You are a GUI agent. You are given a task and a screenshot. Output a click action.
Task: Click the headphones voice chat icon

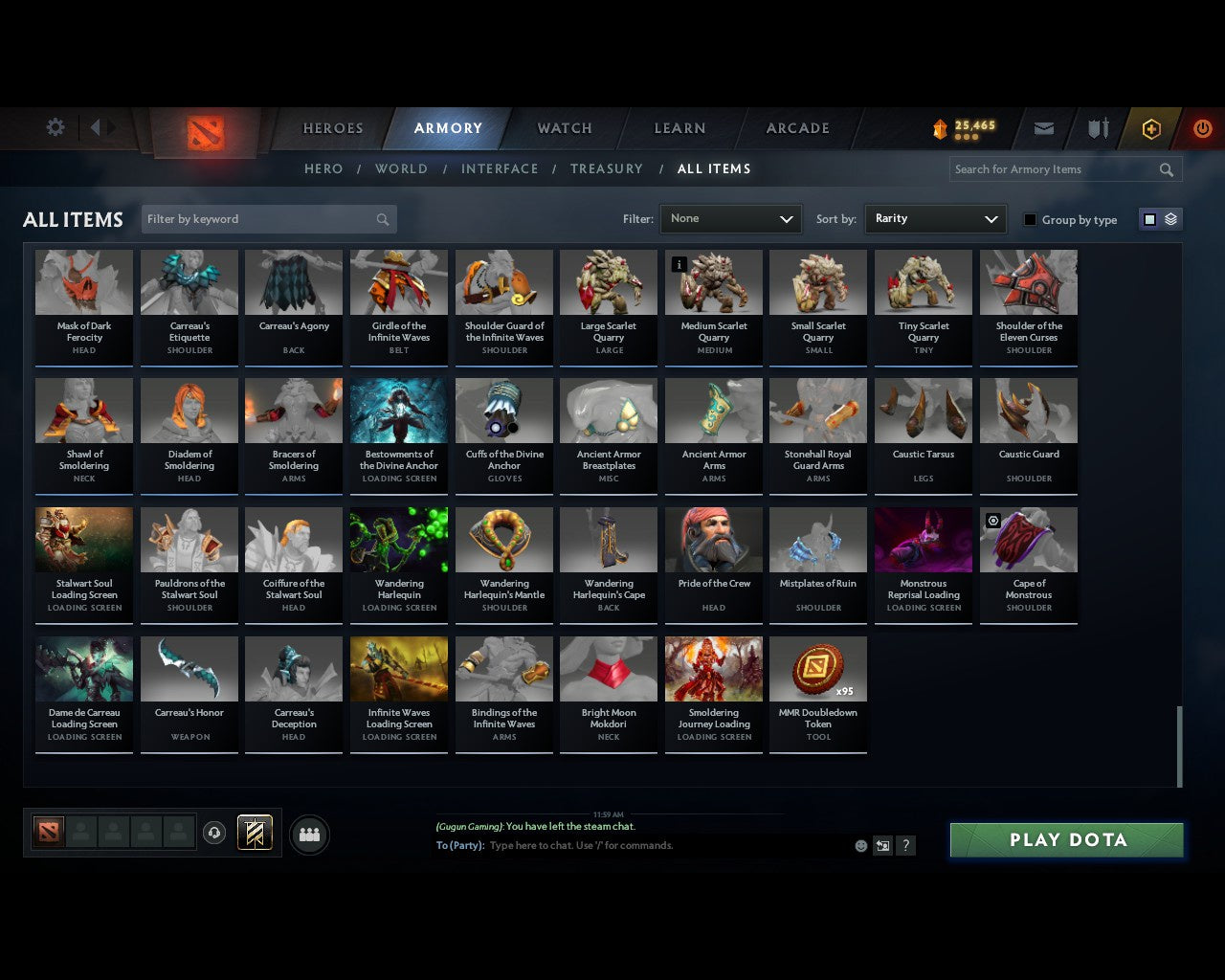(214, 833)
